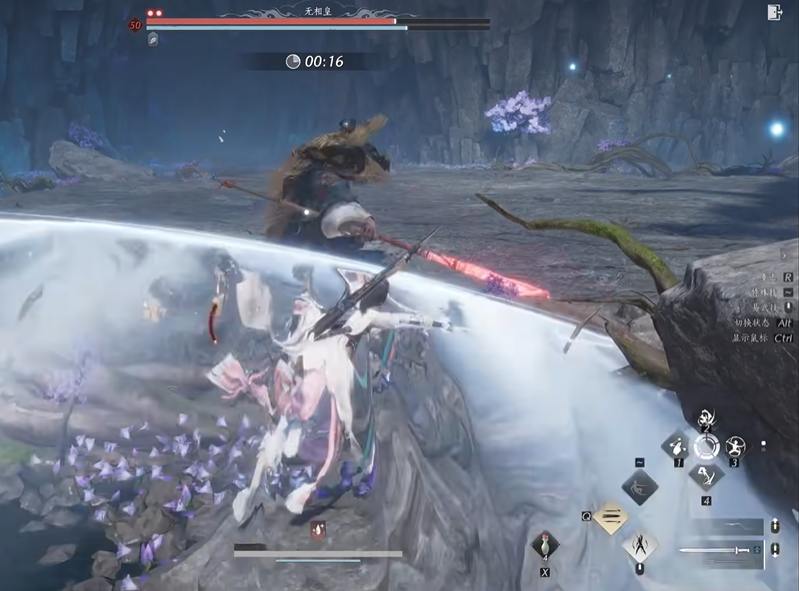Click the exit icon in the top-right corner
The height and width of the screenshot is (591, 799).
coord(774,12)
